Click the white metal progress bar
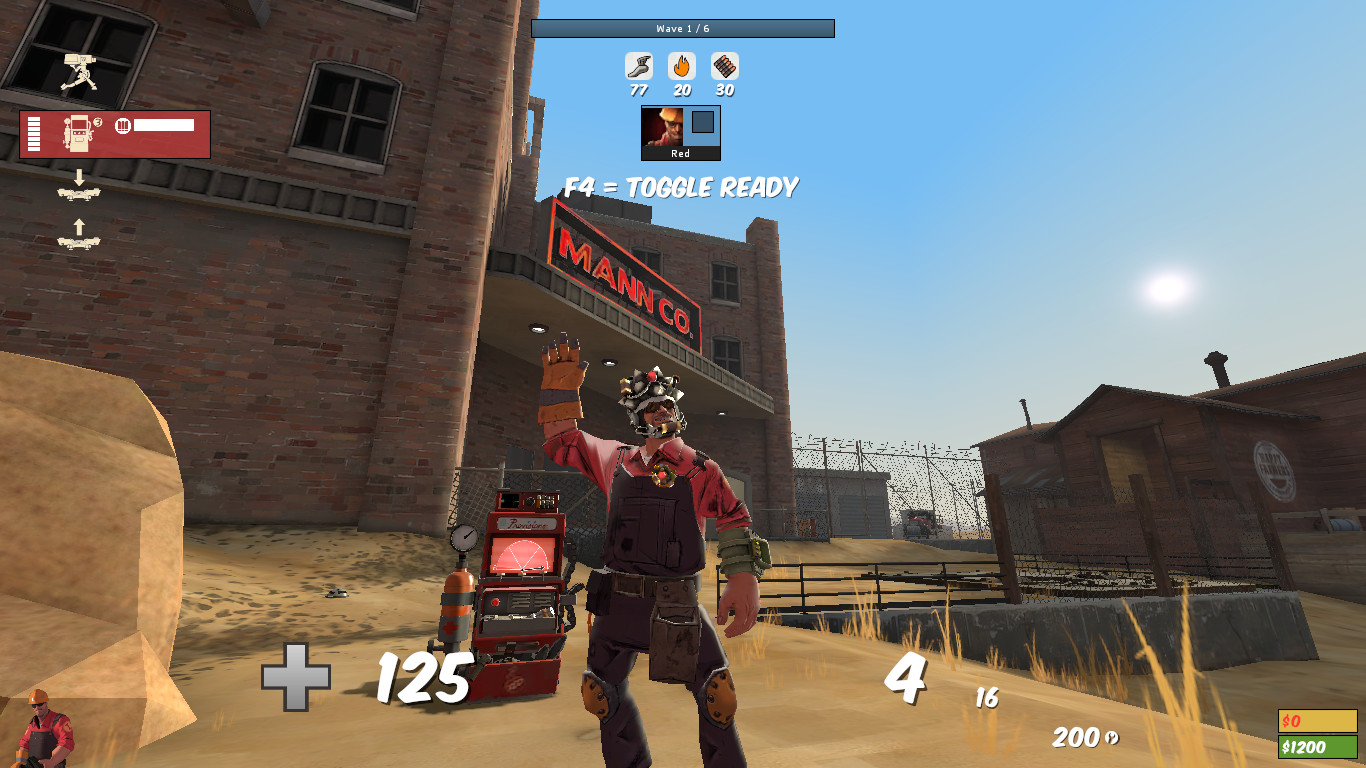This screenshot has height=768, width=1366. 163,126
